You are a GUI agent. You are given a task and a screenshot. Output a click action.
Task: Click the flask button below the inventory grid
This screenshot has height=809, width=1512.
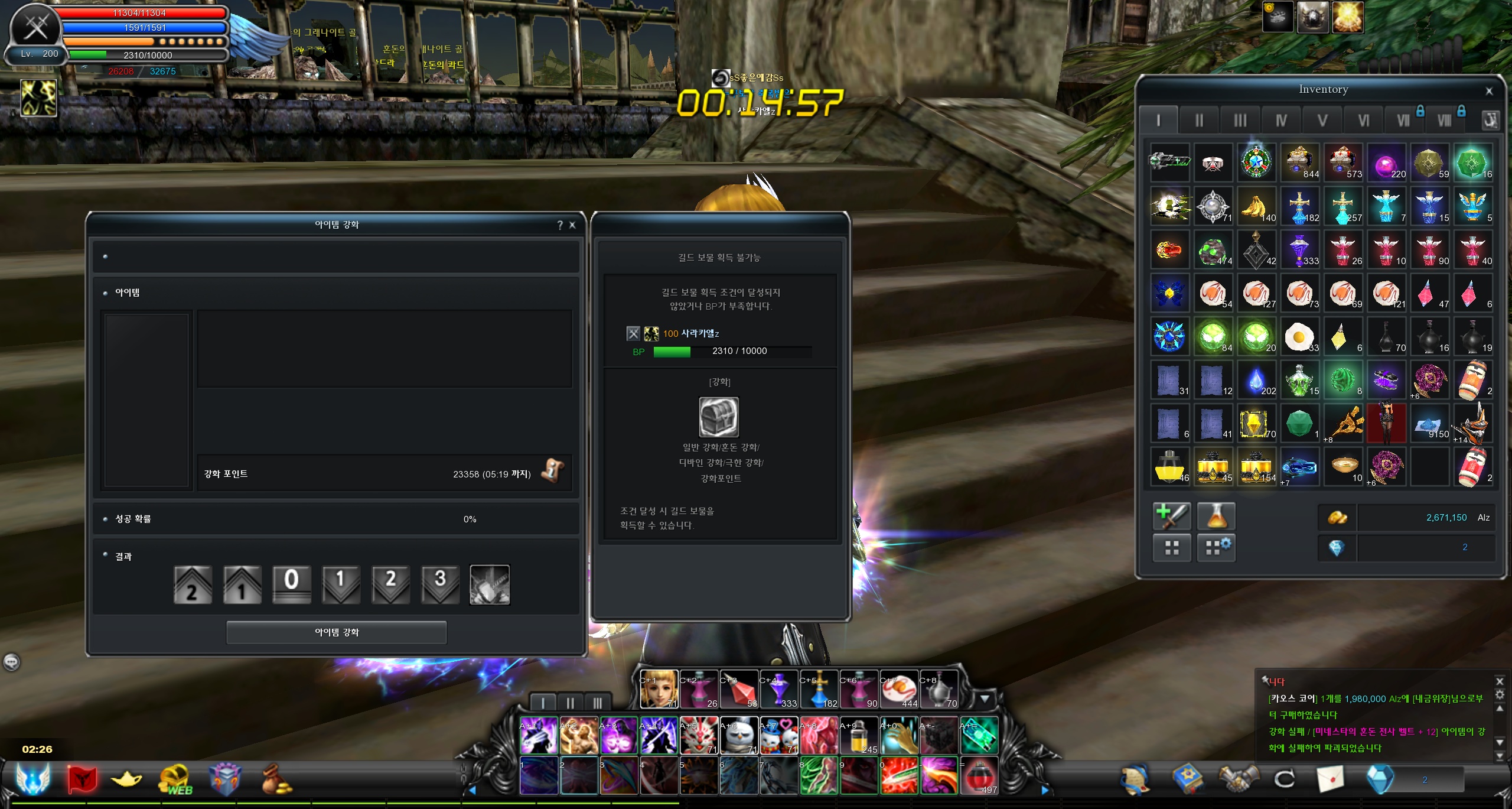pos(1216,516)
